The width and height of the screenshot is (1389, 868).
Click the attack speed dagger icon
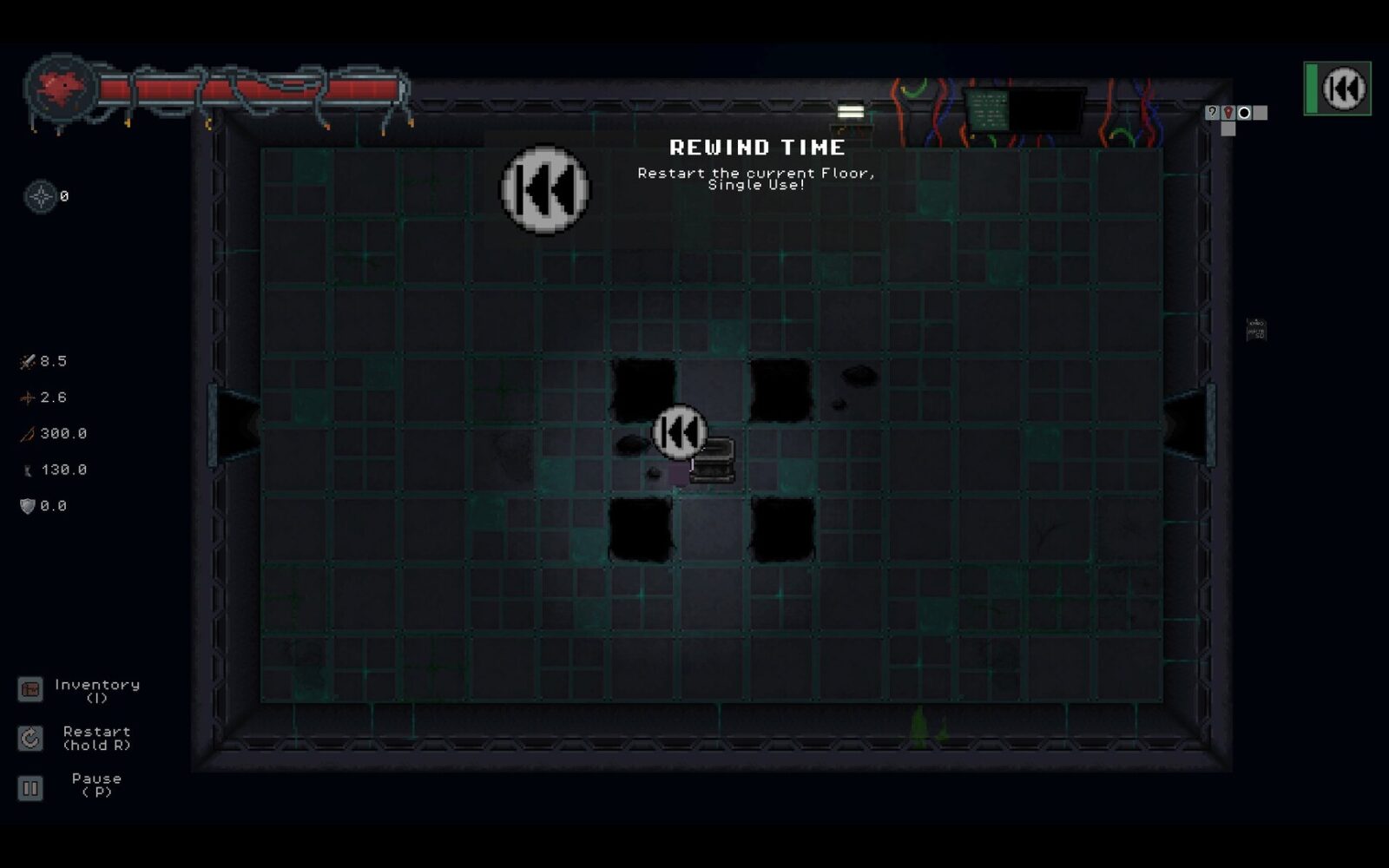pos(26,398)
